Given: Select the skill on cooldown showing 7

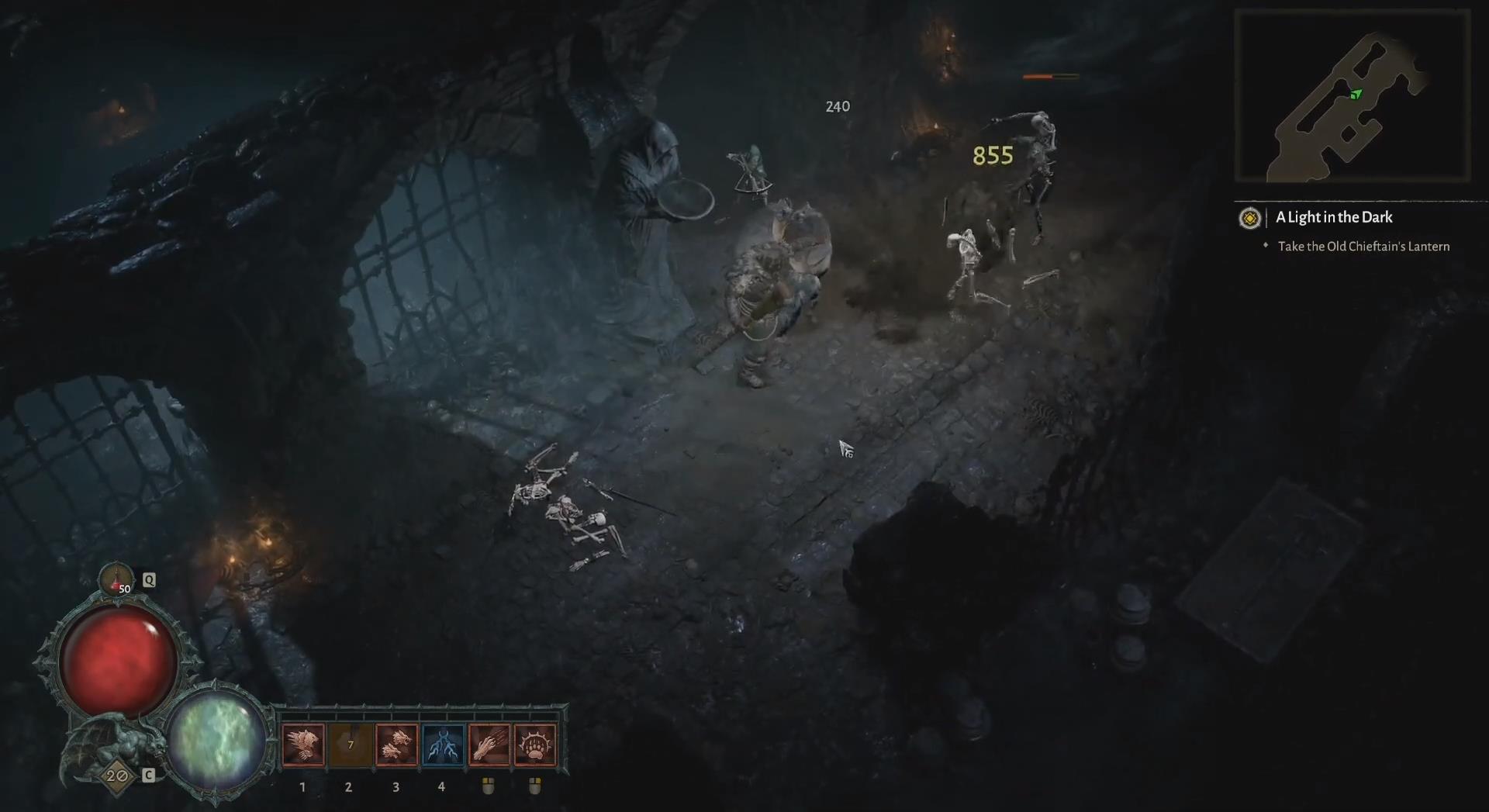Looking at the screenshot, I should (350, 745).
